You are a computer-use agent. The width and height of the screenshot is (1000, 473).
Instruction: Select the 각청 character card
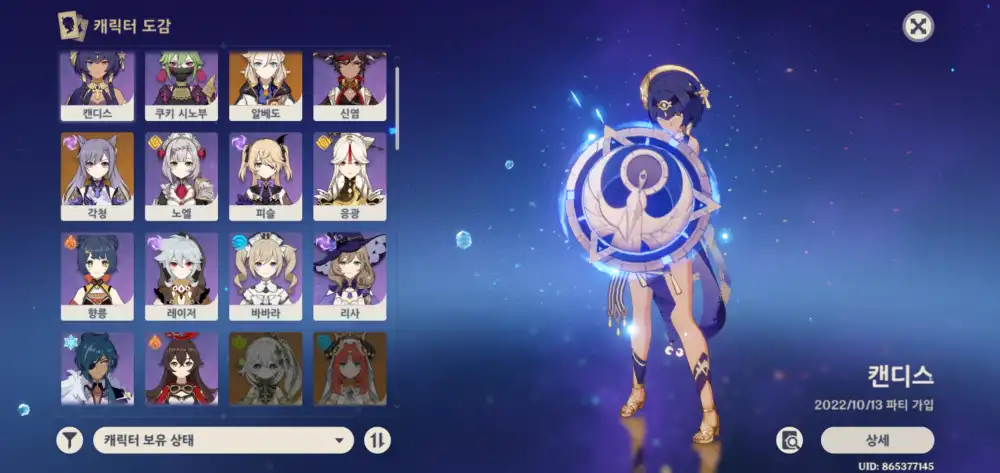97,176
